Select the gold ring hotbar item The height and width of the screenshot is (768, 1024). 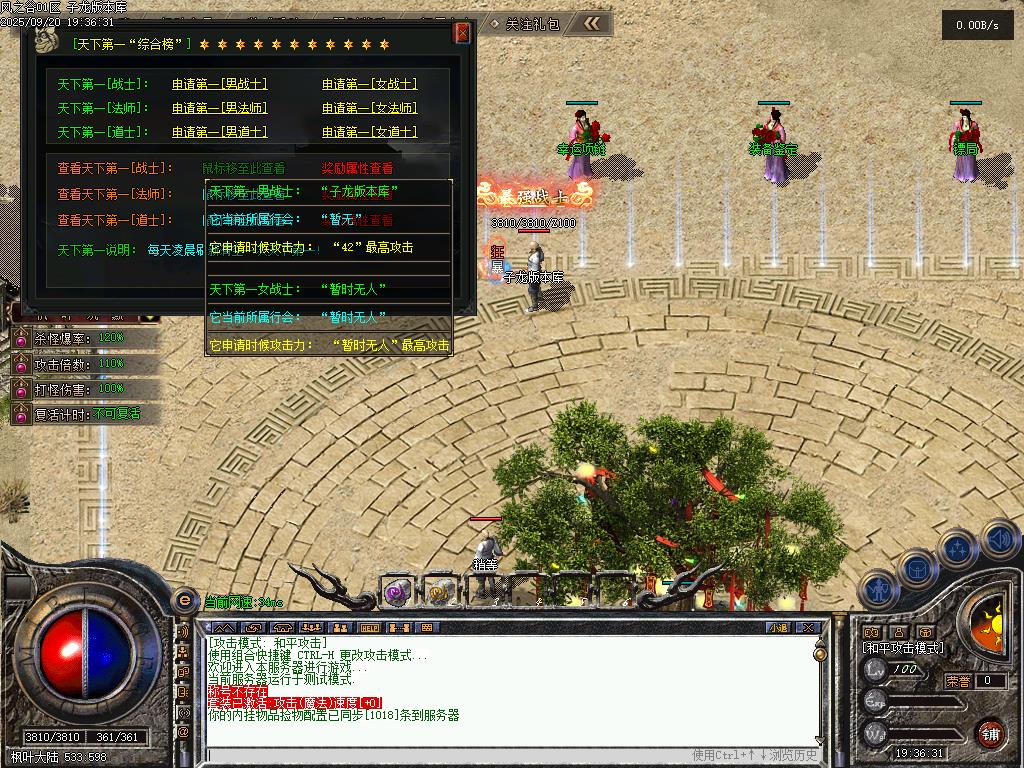(x=438, y=592)
